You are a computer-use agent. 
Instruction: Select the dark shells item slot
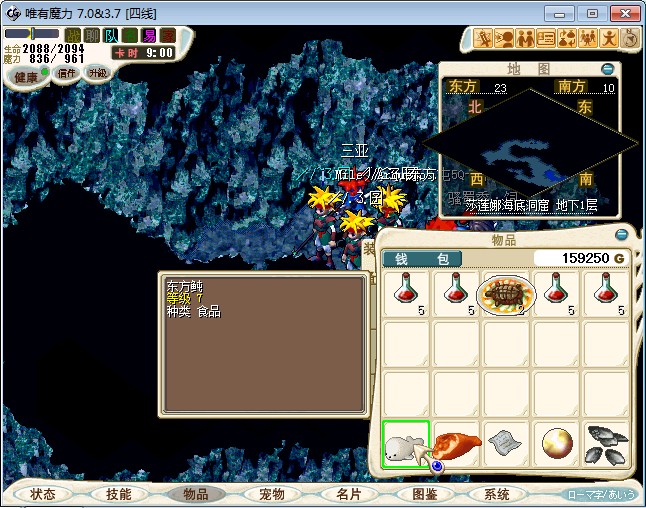click(606, 443)
